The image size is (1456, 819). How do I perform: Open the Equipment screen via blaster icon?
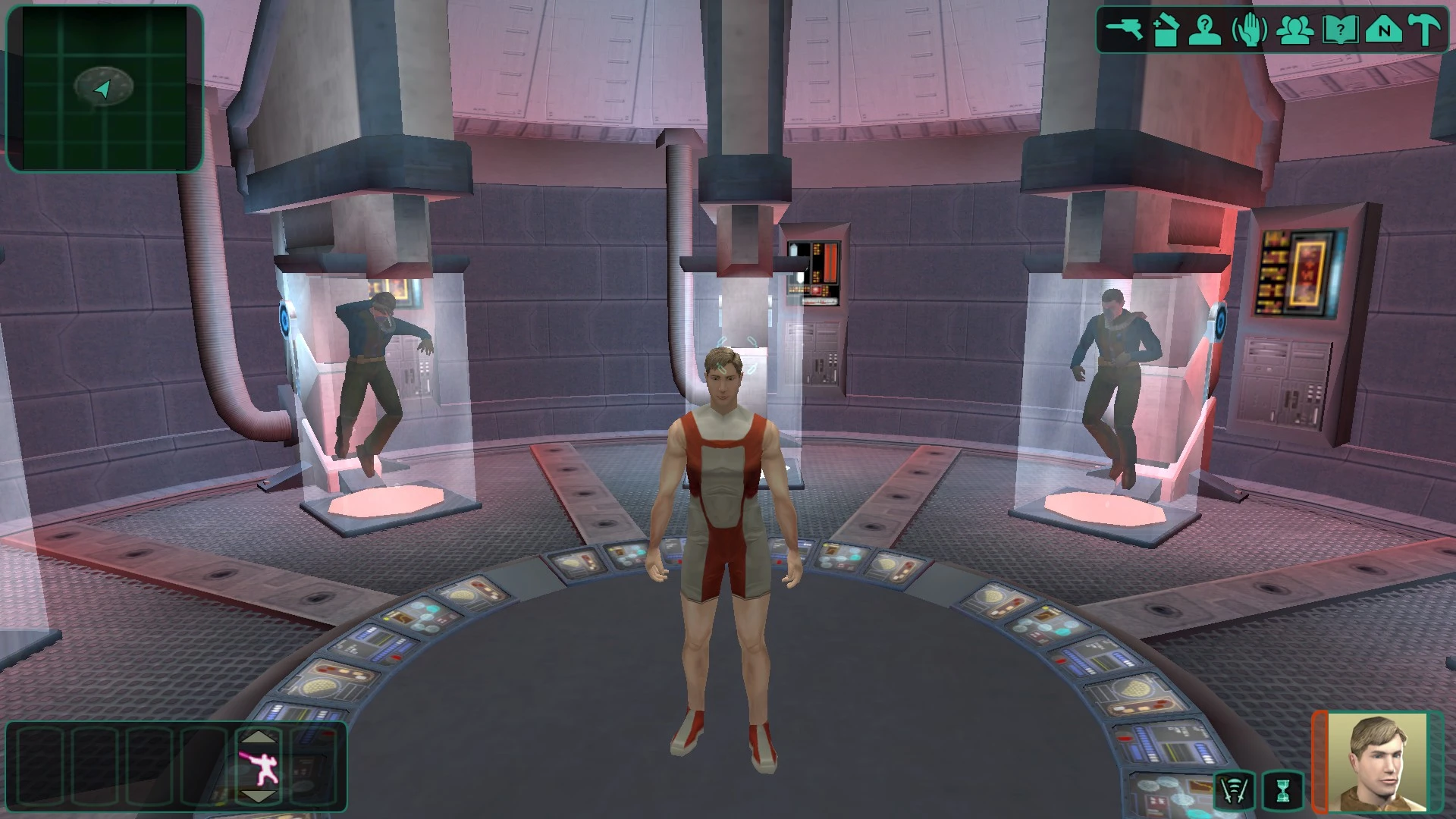[x=1125, y=28]
